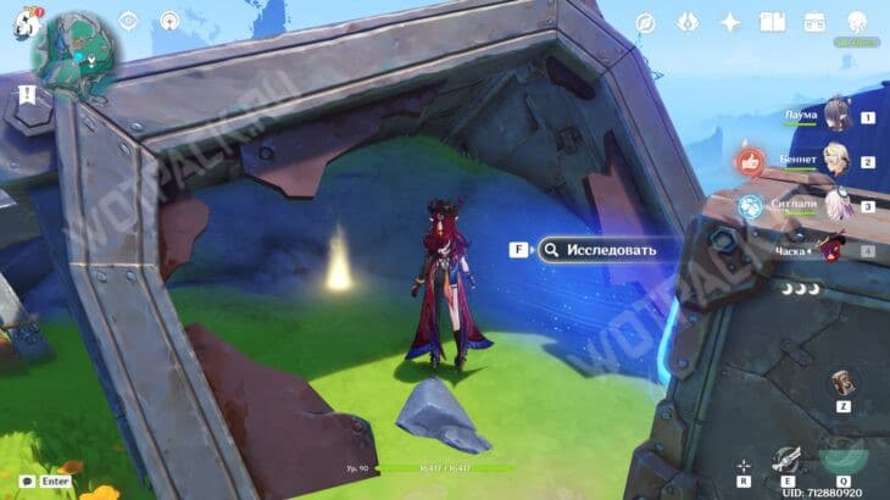Open the flame-shaped emblem icon
The image size is (890, 500).
coord(687,22)
